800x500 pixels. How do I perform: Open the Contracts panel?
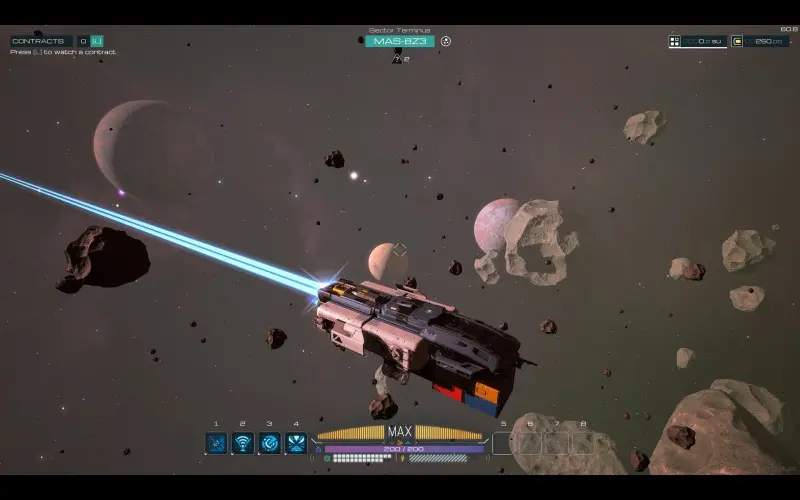tap(40, 41)
